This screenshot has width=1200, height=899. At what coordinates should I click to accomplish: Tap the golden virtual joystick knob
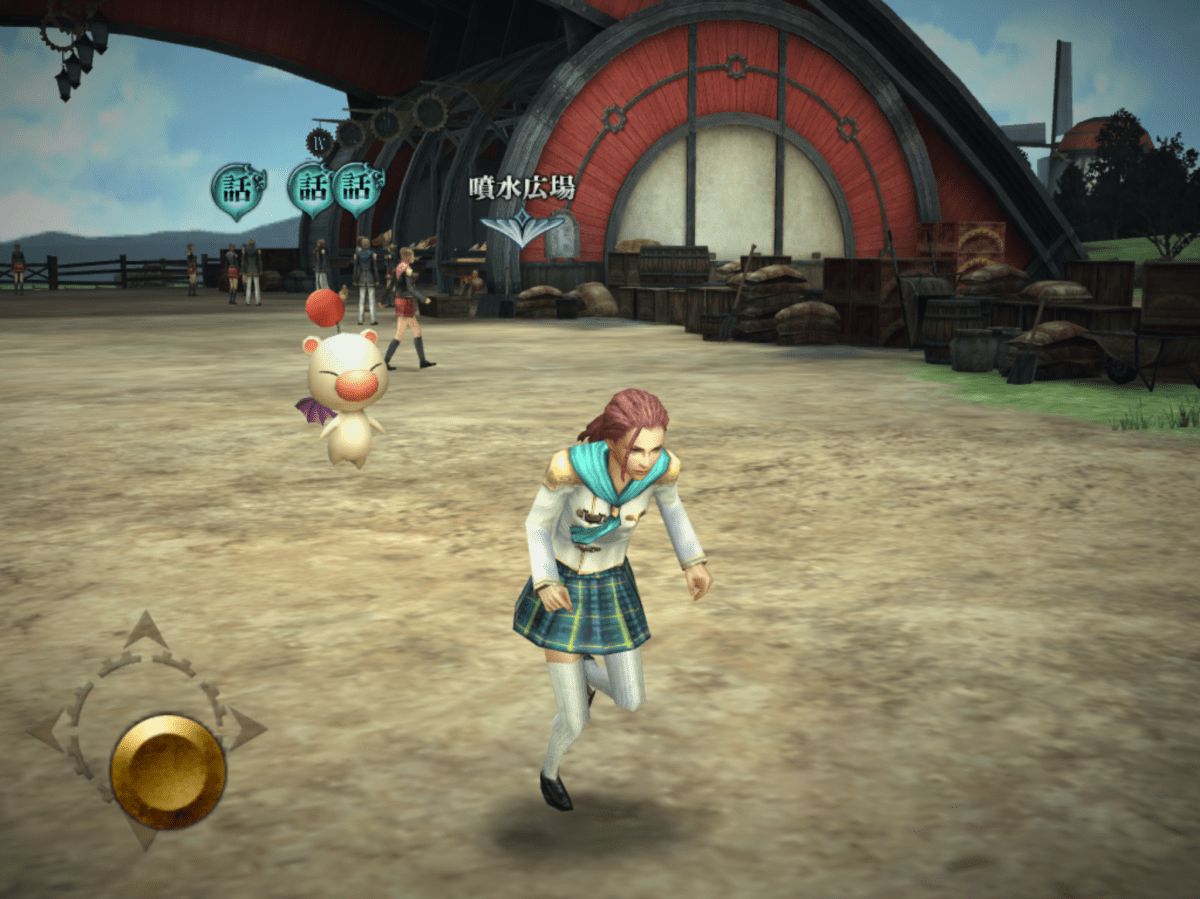[x=168, y=770]
